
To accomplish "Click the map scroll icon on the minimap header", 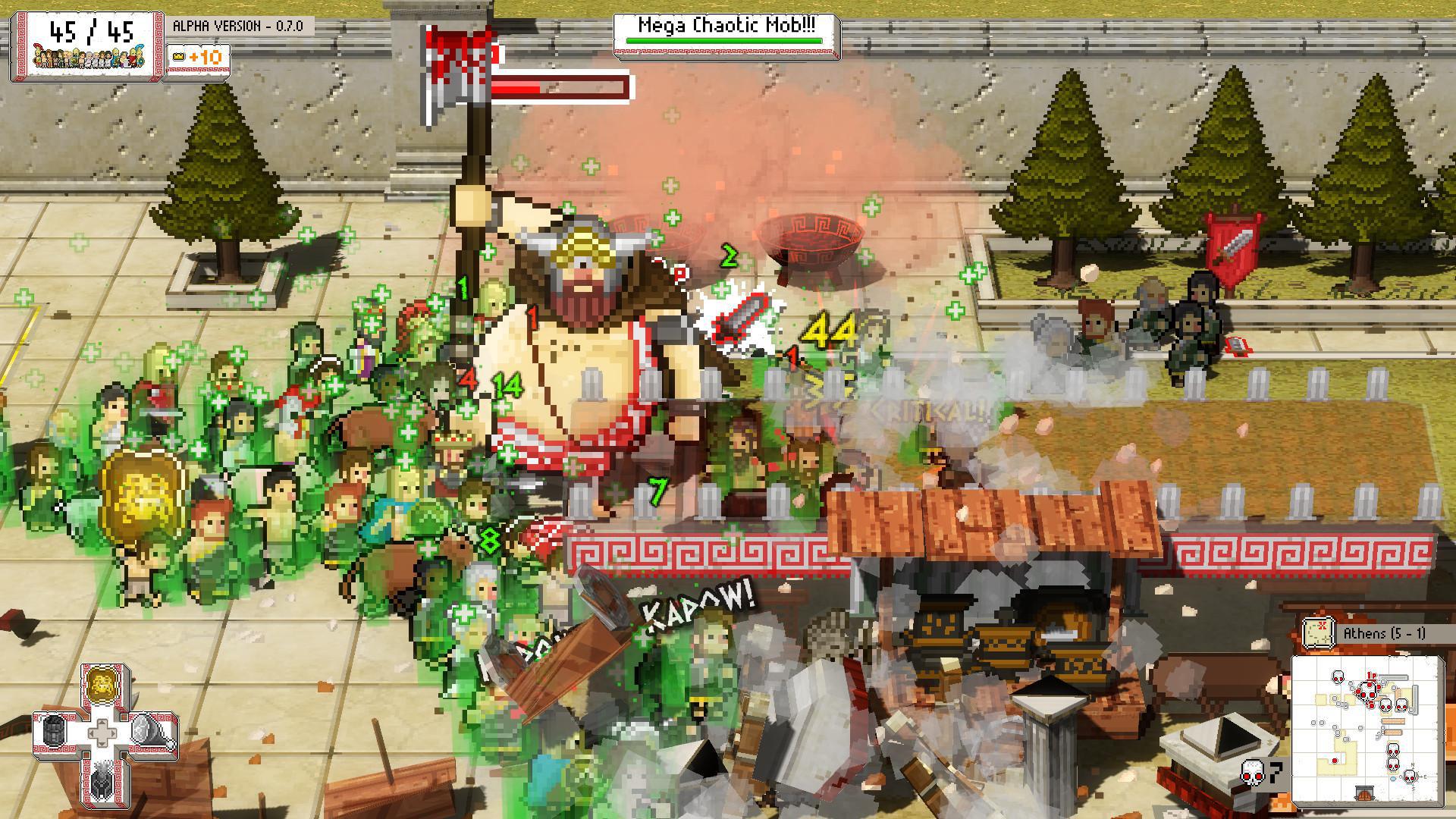I will point(1318,632).
